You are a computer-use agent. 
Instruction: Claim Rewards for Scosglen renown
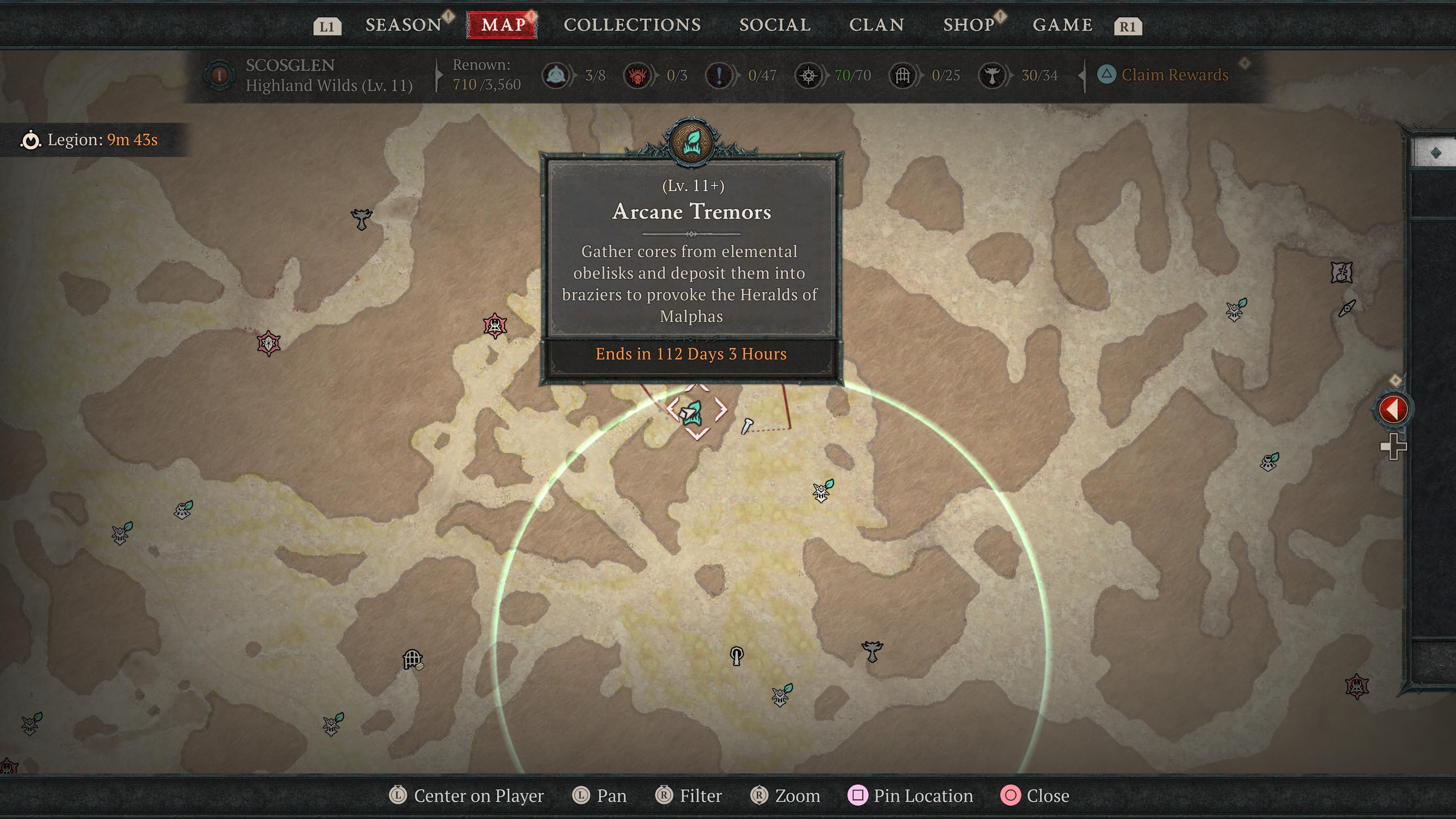pos(1174,75)
